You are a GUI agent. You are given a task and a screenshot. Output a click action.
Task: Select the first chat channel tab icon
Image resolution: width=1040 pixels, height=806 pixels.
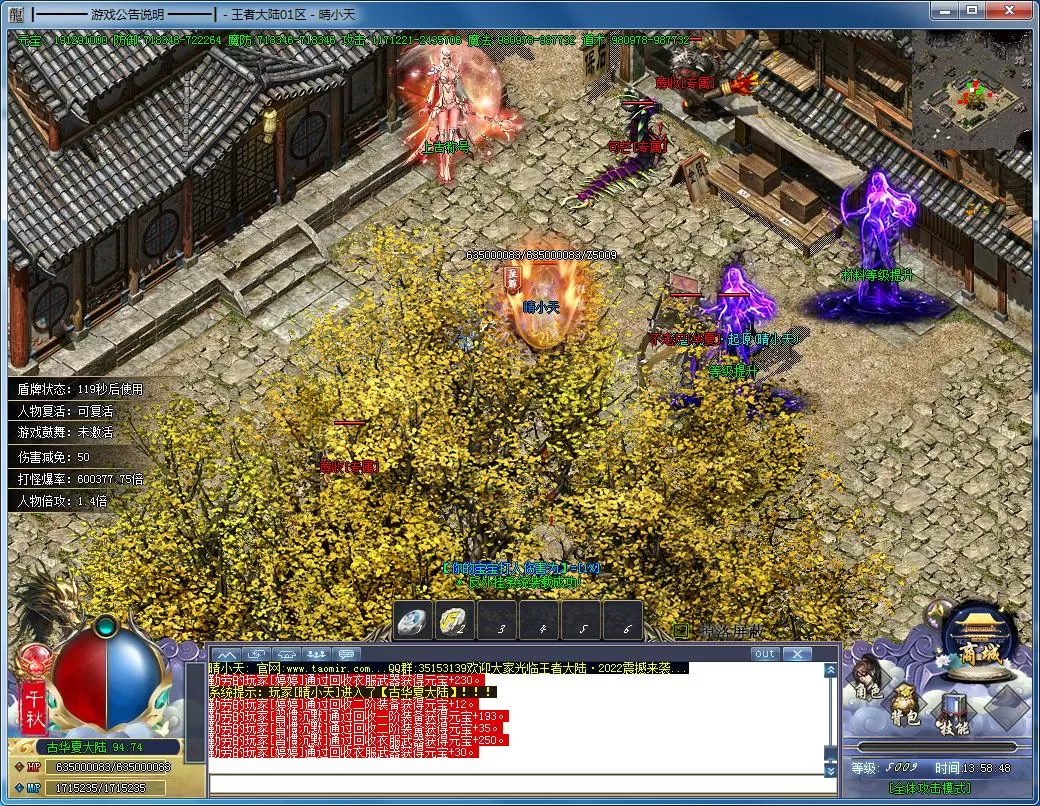pyautogui.click(x=224, y=654)
